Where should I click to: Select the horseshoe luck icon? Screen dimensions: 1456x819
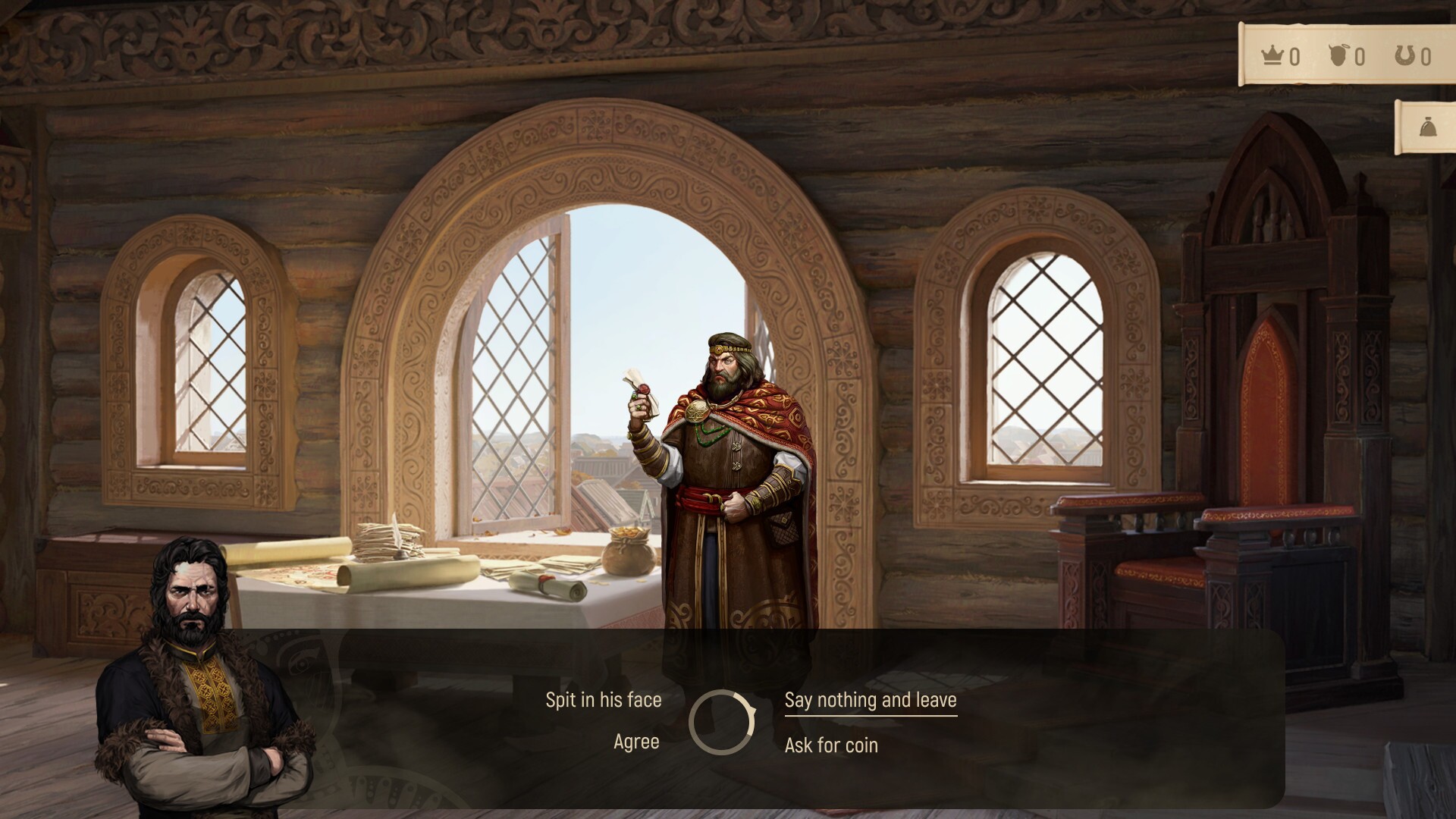[x=1404, y=53]
